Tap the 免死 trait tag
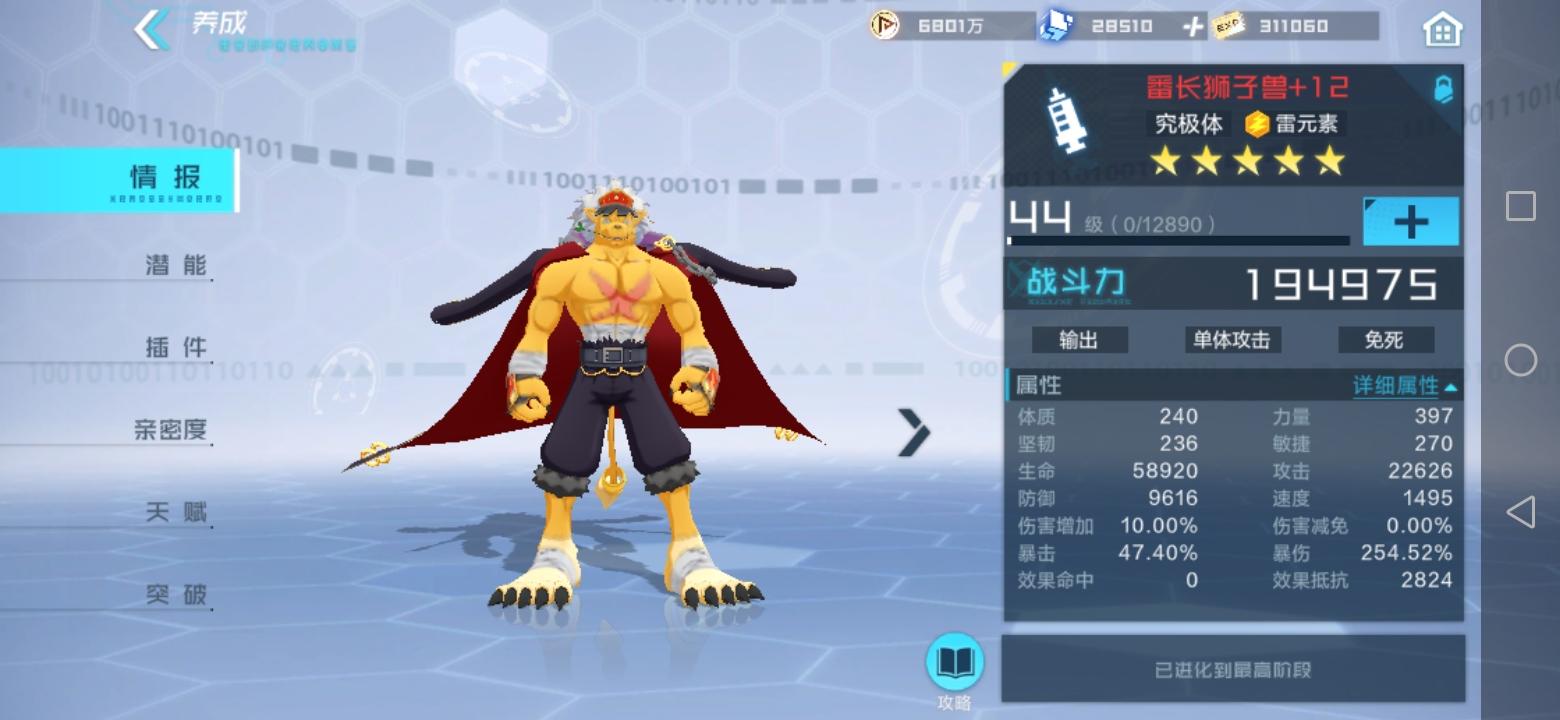The image size is (1560, 720). coord(1385,340)
